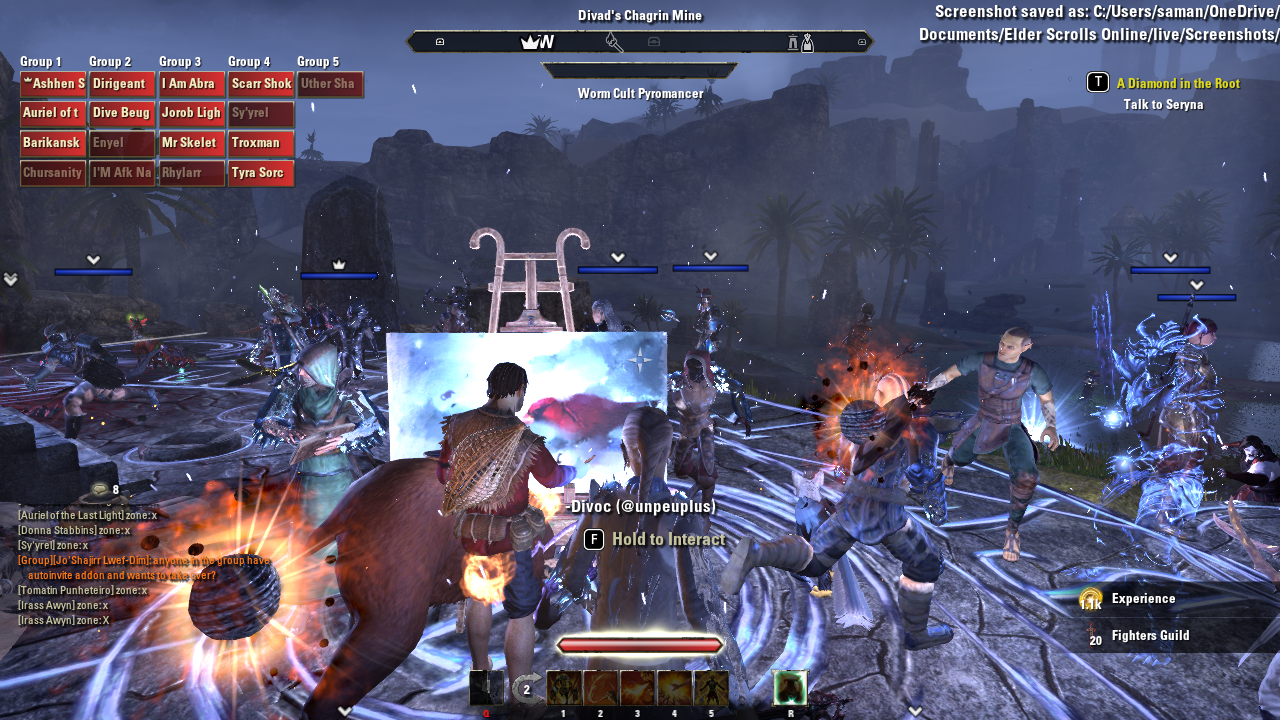The width and height of the screenshot is (1280, 720).
Task: Click the torch objective icon on the compass
Action: point(614,42)
